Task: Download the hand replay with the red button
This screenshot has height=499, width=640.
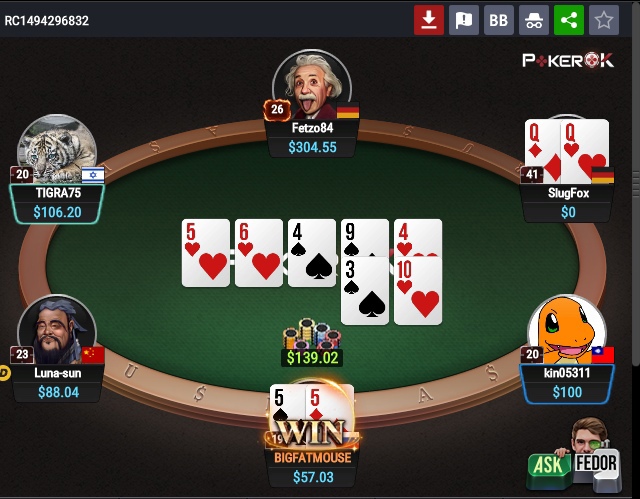Action: 429,20
